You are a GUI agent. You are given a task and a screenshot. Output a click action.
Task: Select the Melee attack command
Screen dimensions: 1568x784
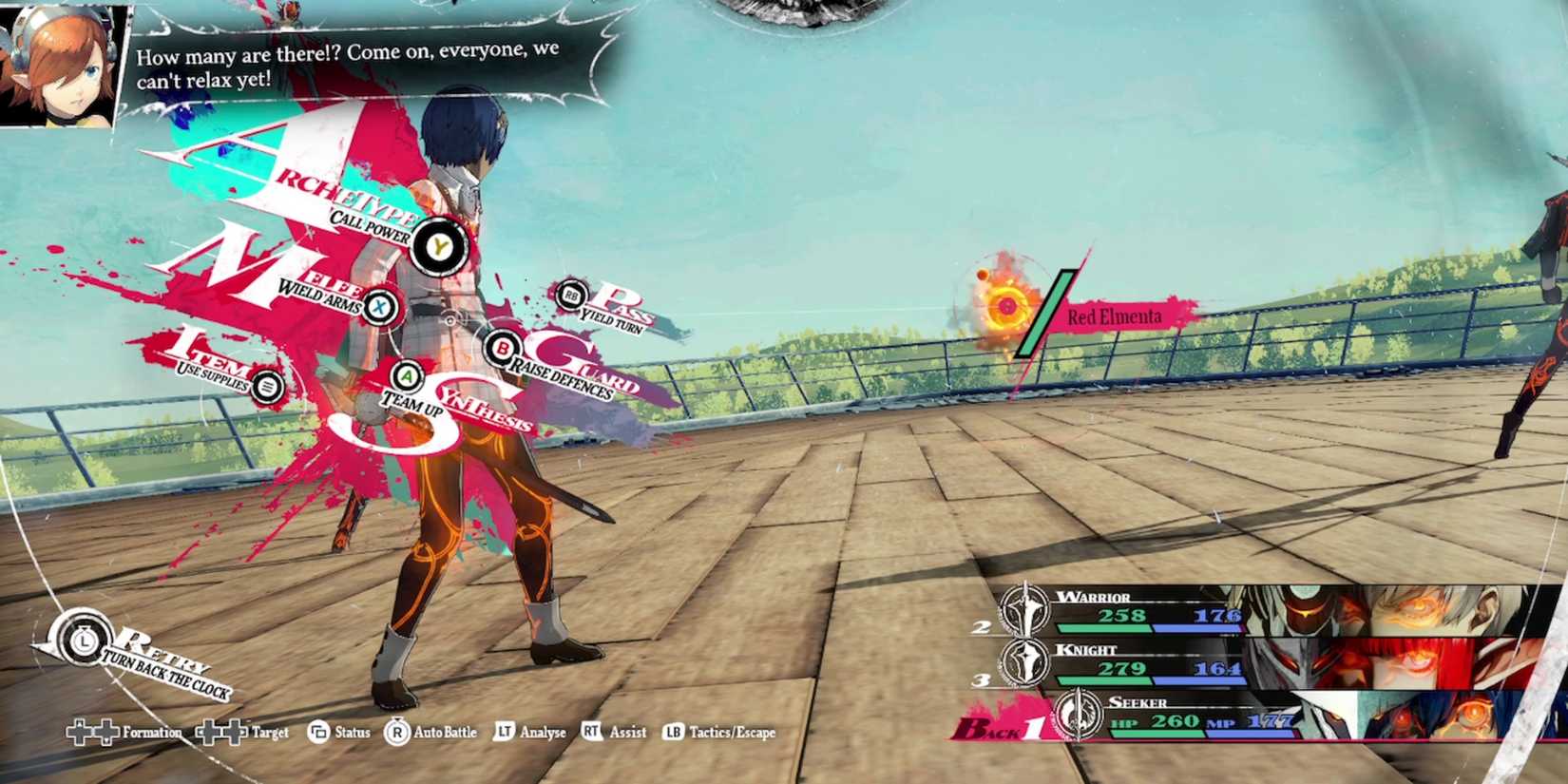tap(380, 306)
